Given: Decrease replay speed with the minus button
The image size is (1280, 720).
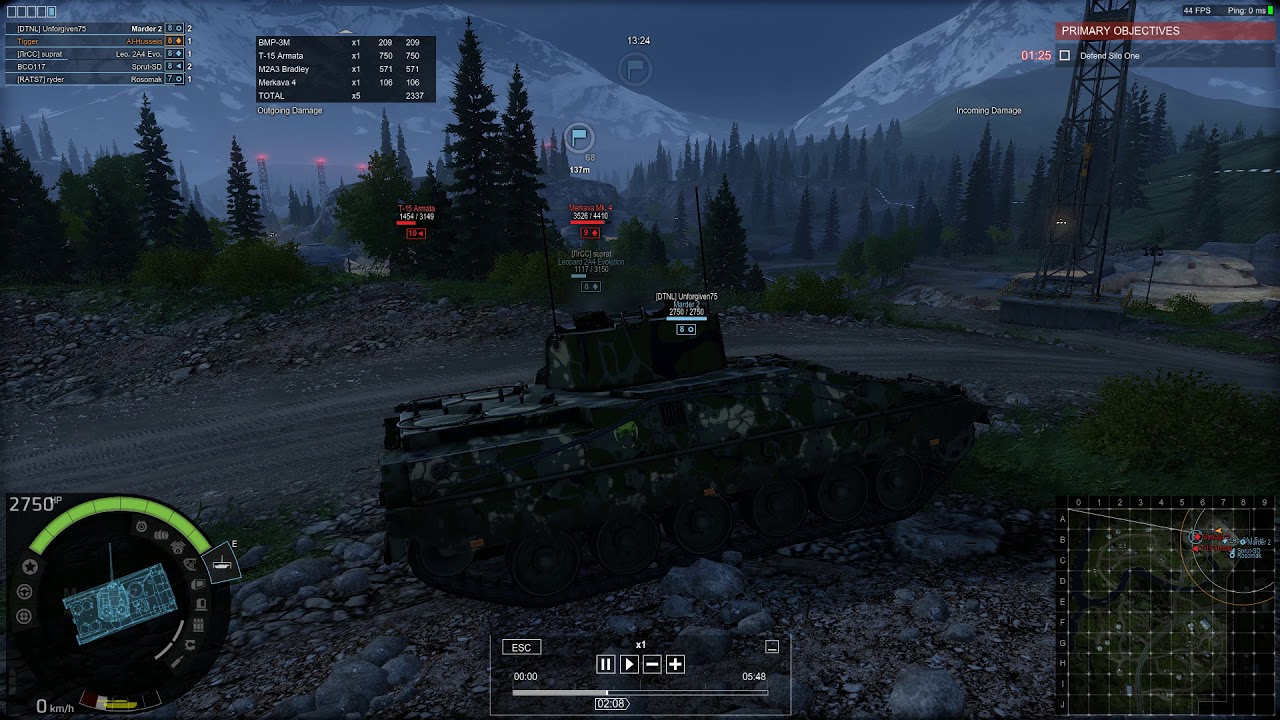Looking at the screenshot, I should click(652, 664).
